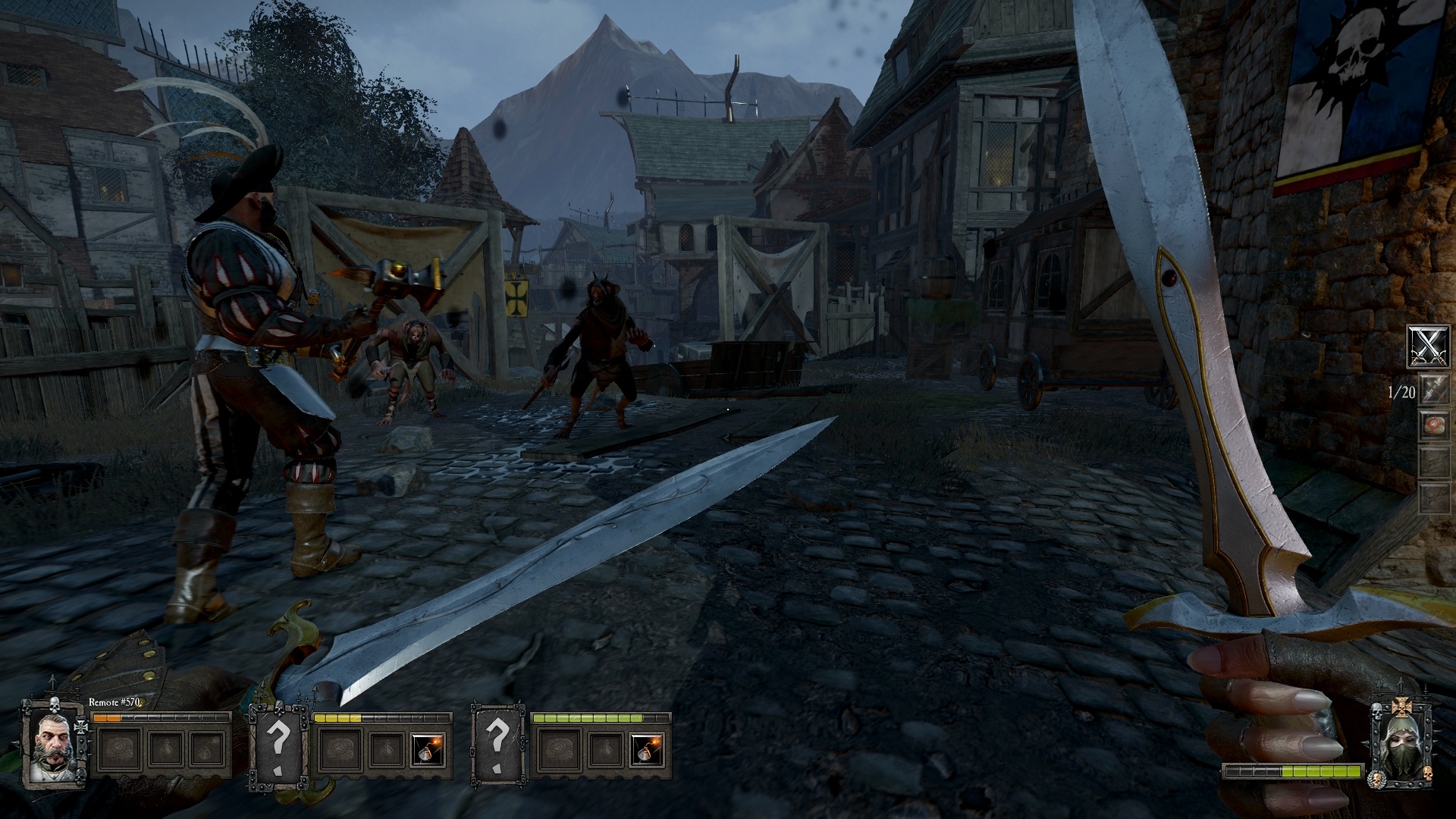
Task: Click the Remote #570 player name label
Action: click(114, 702)
